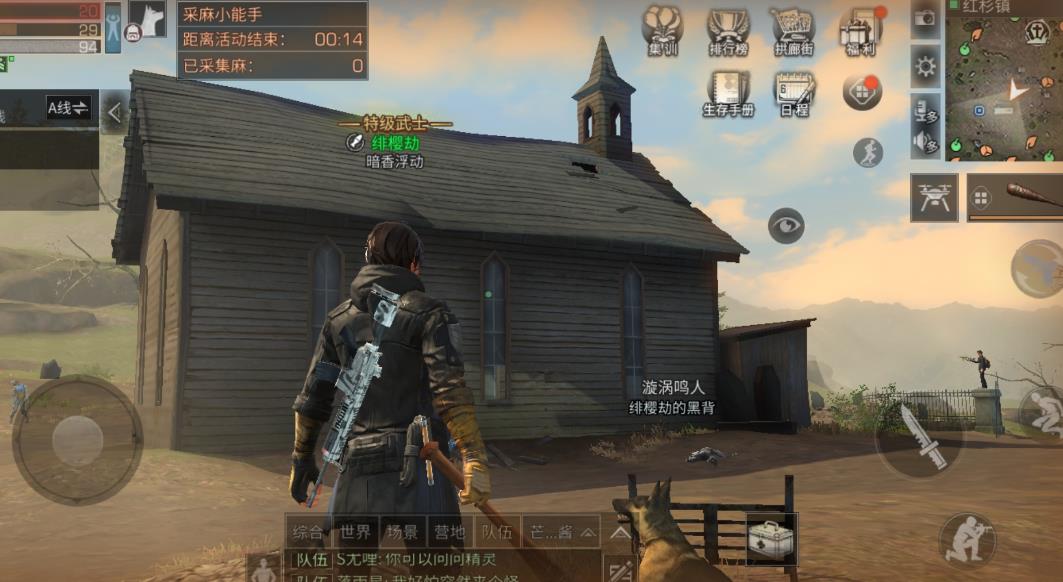Open settings with the gear icon
This screenshot has height=582, width=1063.
(926, 67)
